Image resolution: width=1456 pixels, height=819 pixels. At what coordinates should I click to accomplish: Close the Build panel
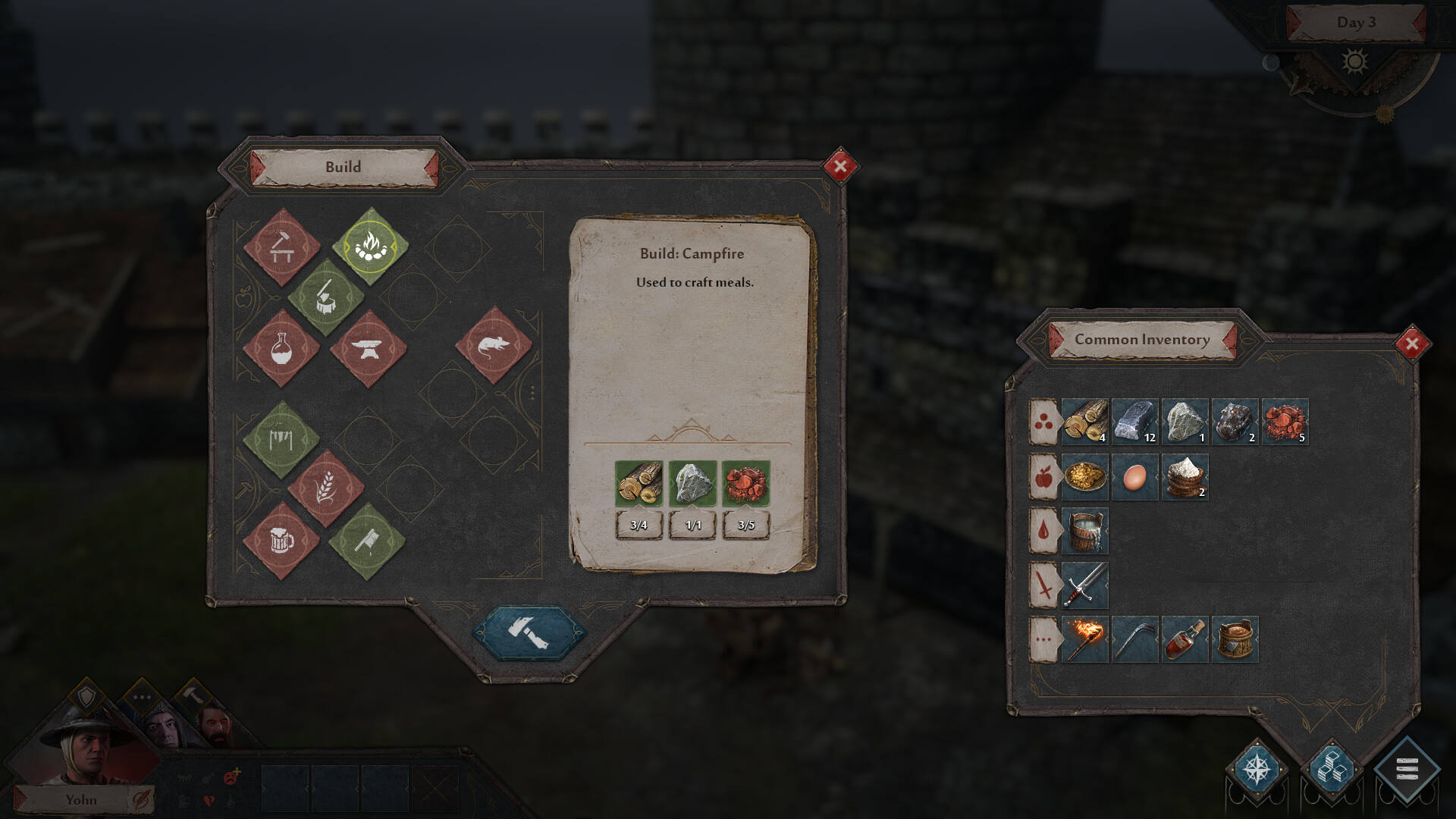point(839,166)
